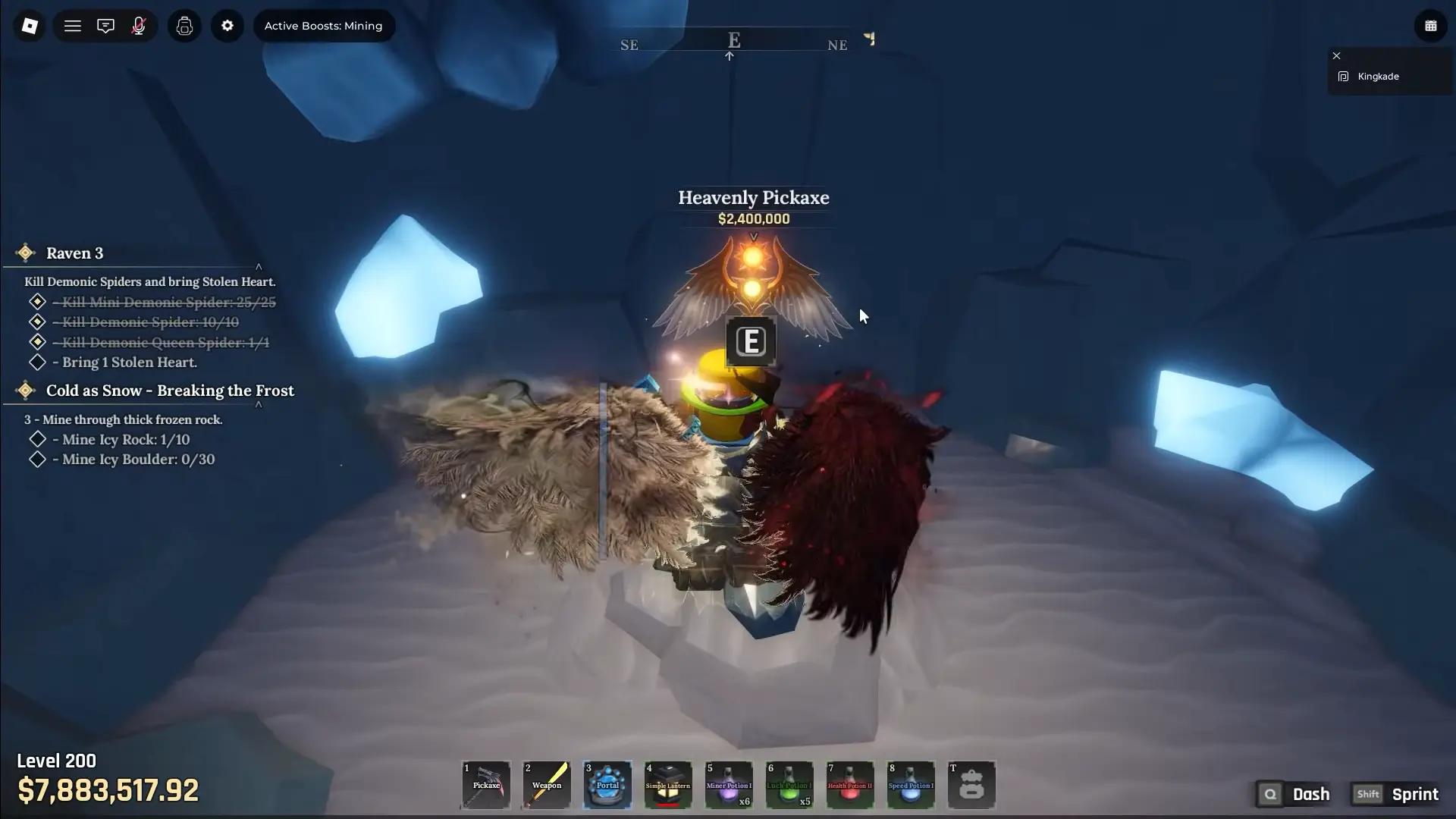
Task: Use the Miner Potion I slot
Action: pos(729,785)
